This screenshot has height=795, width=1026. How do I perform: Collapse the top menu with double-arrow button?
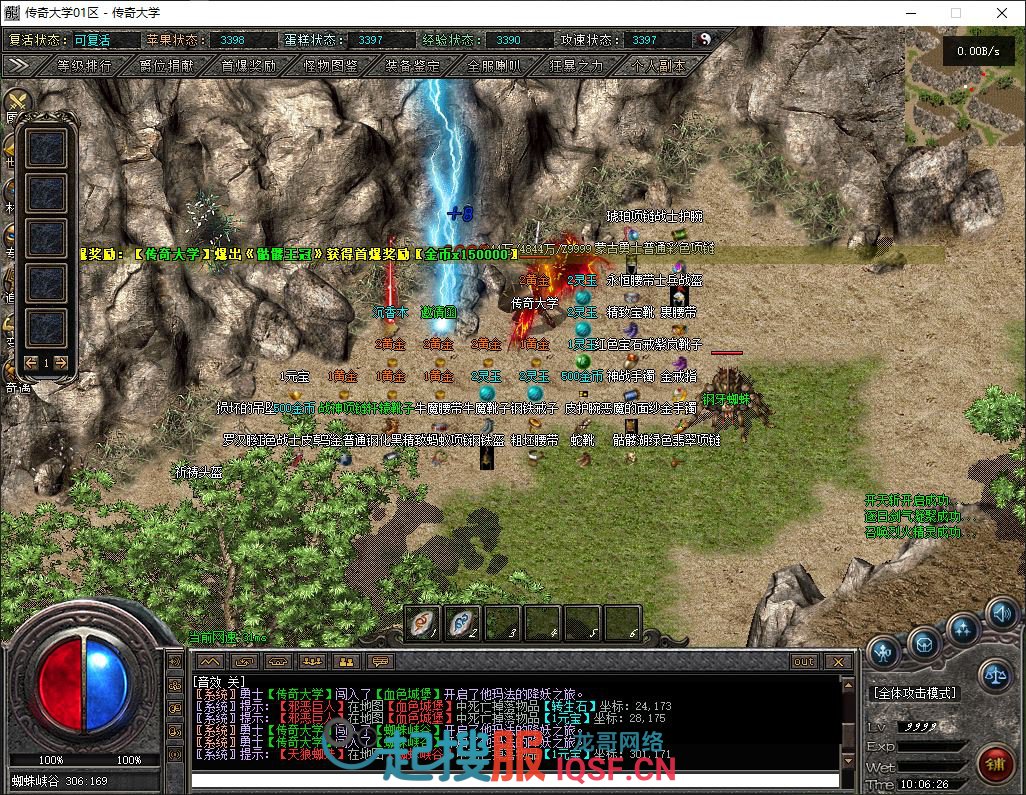tap(19, 65)
